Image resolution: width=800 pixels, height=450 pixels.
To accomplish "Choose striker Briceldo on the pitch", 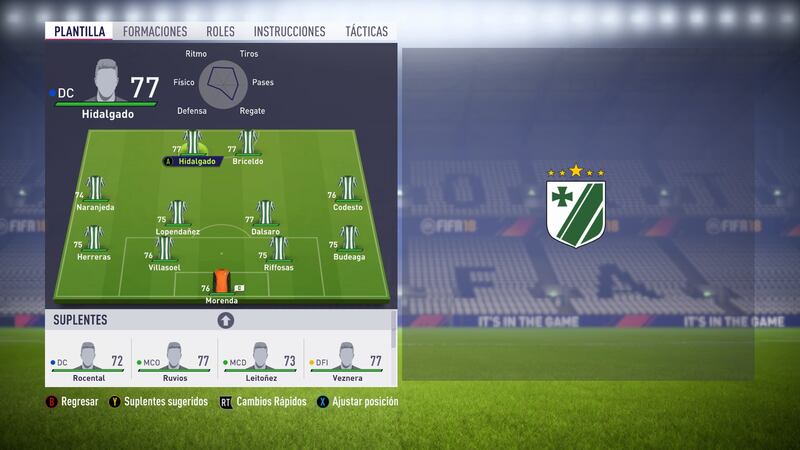I will point(248,145).
